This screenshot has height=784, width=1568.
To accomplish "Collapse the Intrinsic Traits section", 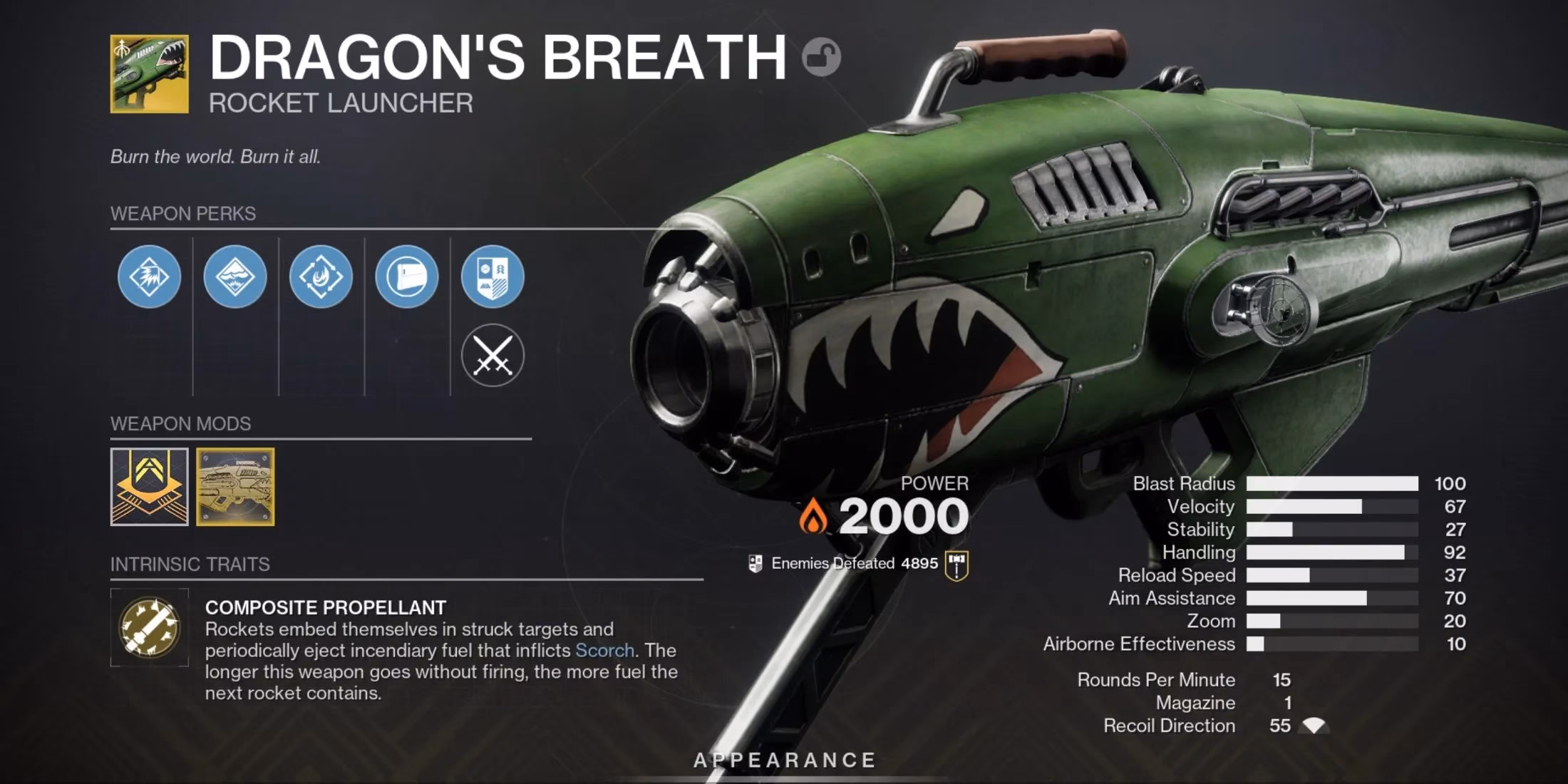I will [191, 564].
